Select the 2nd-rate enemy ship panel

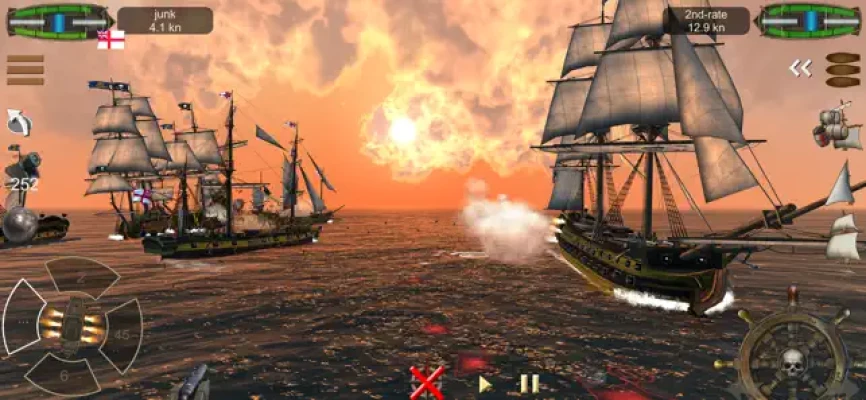click(708, 20)
